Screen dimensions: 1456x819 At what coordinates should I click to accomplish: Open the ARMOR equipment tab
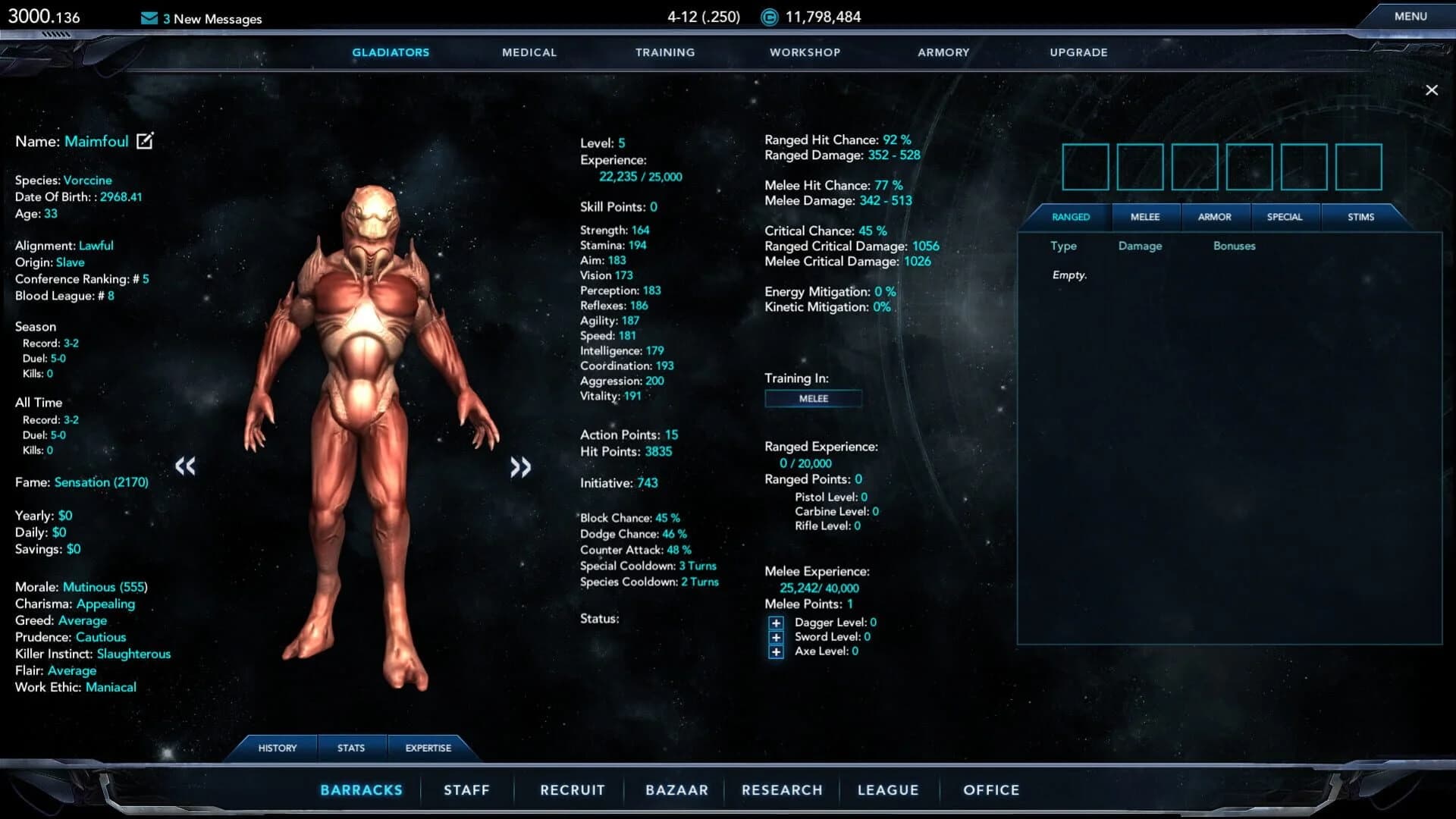click(1216, 217)
